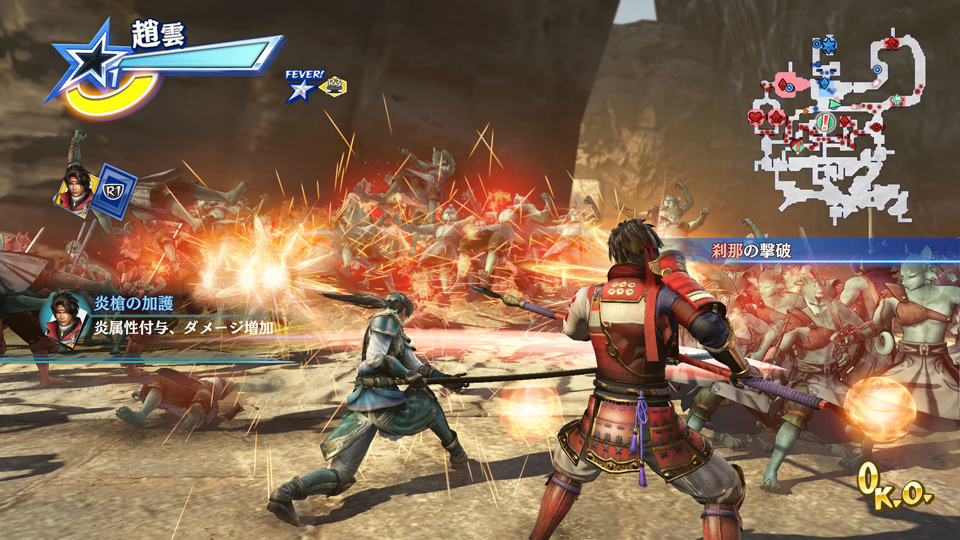The width and height of the screenshot is (960, 540).
Task: Click the battlefield minimap
Action: (x=830, y=125)
